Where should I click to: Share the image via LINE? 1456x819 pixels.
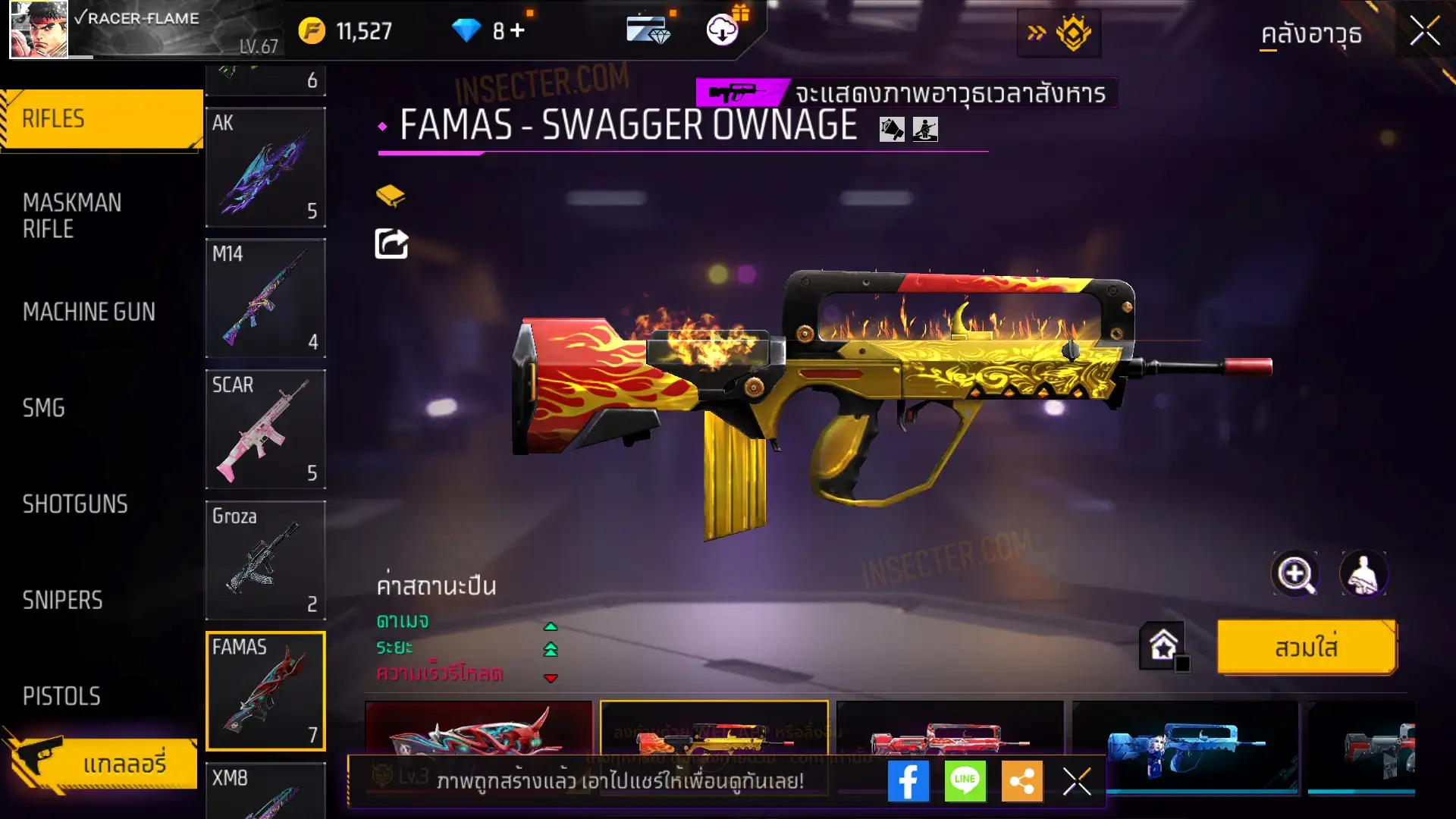pos(965,781)
